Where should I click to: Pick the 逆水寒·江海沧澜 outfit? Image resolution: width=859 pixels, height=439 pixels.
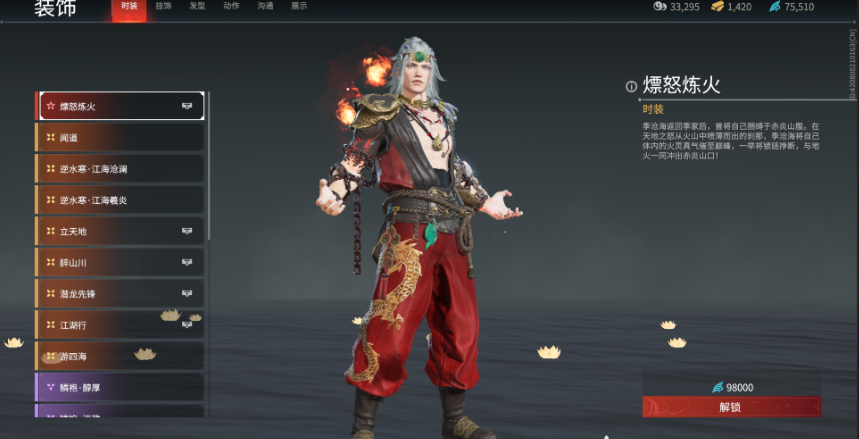[120, 169]
